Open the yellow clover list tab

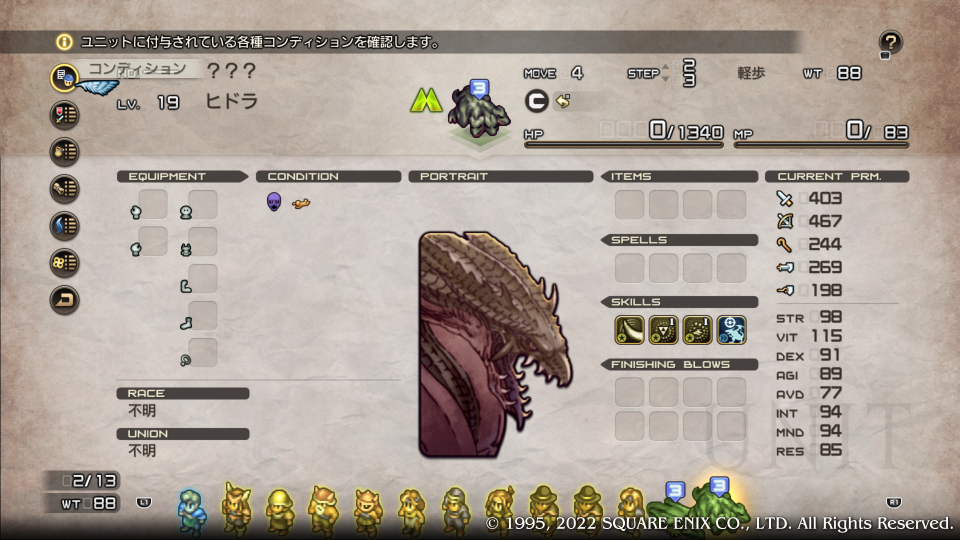click(x=65, y=262)
